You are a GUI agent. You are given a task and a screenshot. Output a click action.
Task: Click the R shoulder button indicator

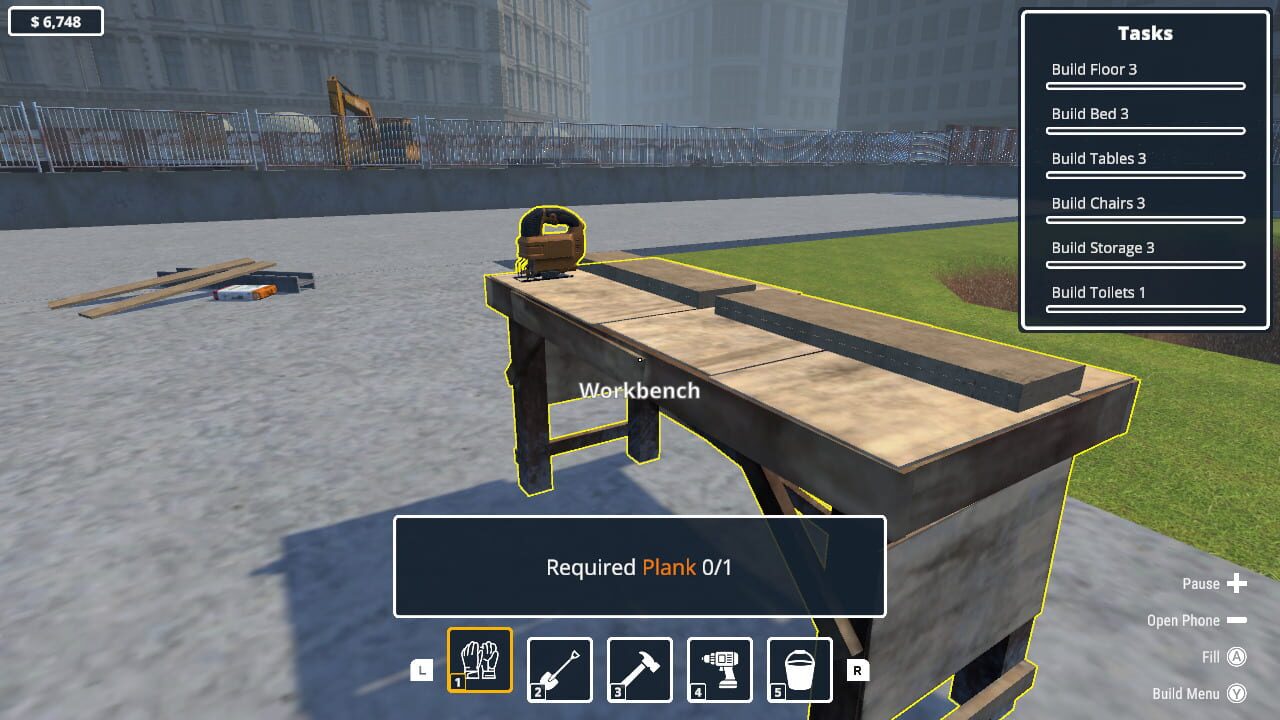(856, 671)
